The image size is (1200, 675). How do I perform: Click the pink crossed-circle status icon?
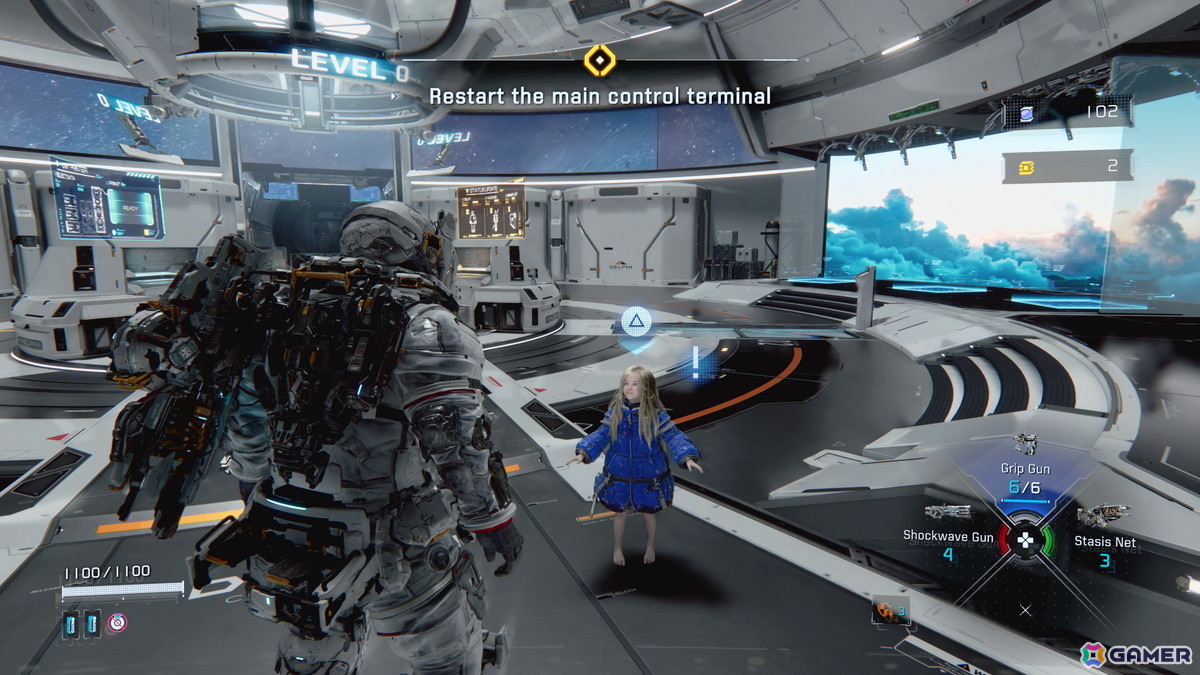pos(118,623)
